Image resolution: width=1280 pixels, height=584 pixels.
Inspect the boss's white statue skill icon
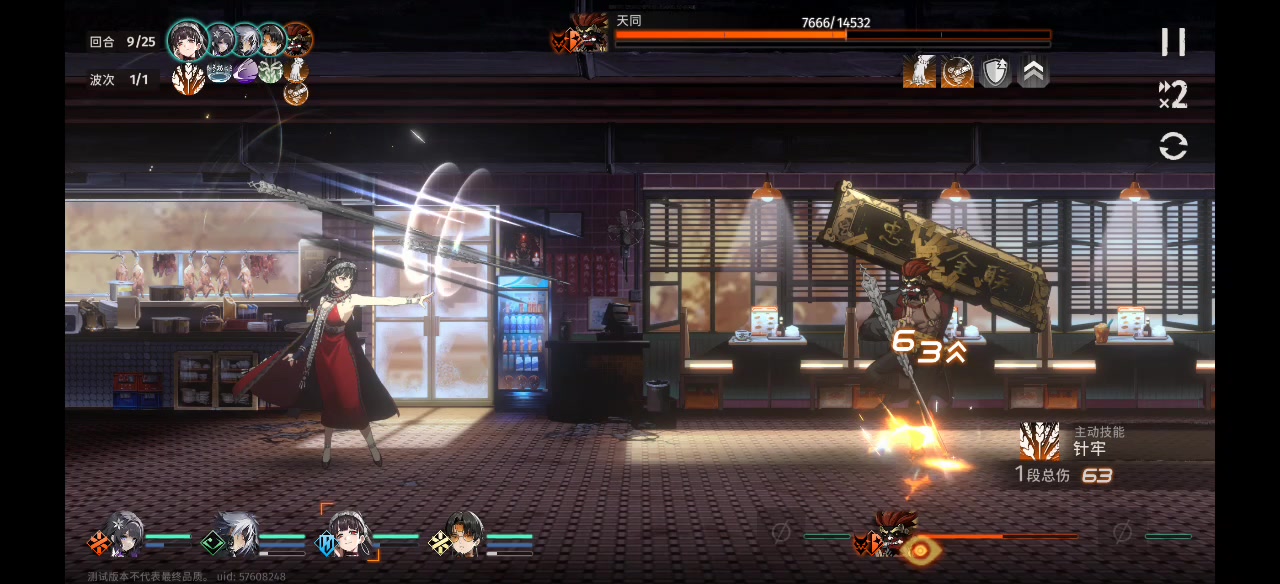point(919,72)
